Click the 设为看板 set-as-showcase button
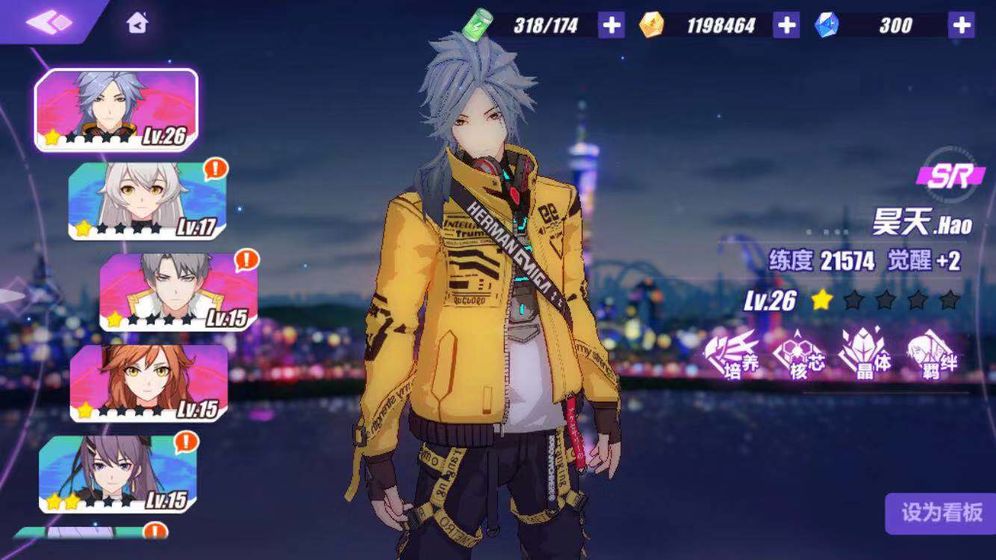996x560 pixels. (x=941, y=513)
